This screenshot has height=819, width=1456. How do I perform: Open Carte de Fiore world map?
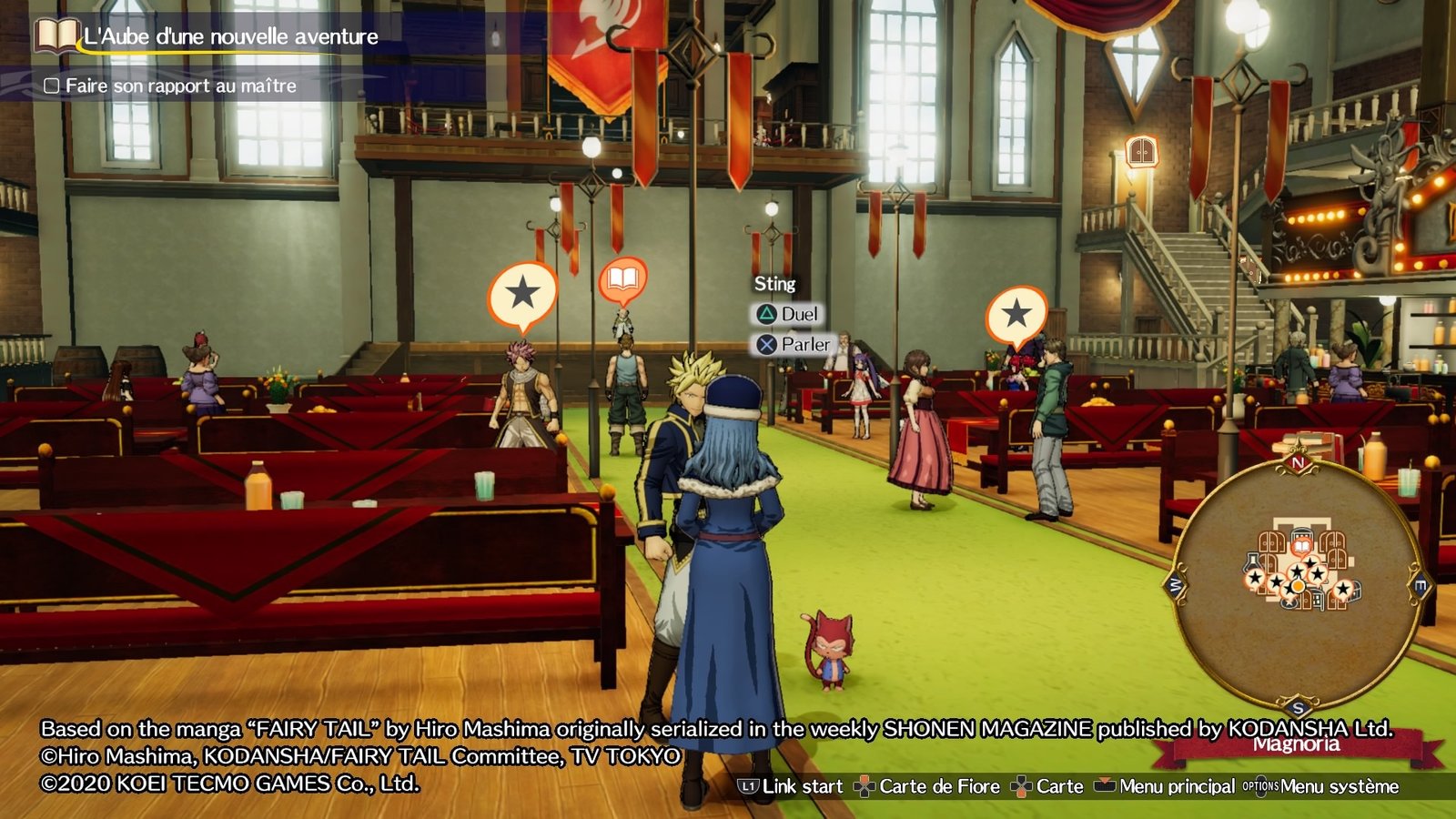(x=927, y=786)
